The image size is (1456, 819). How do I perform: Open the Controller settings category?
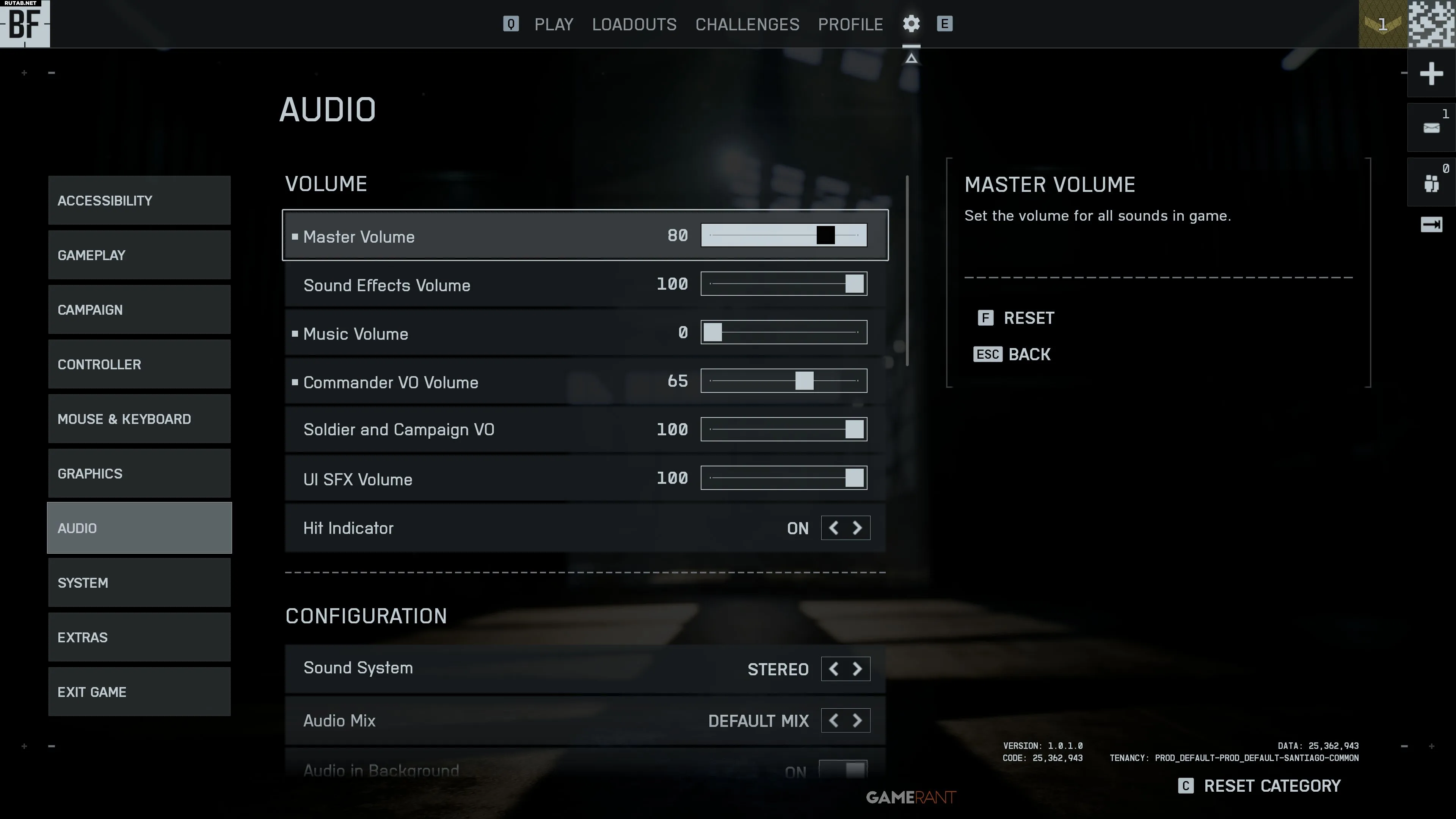(x=139, y=364)
